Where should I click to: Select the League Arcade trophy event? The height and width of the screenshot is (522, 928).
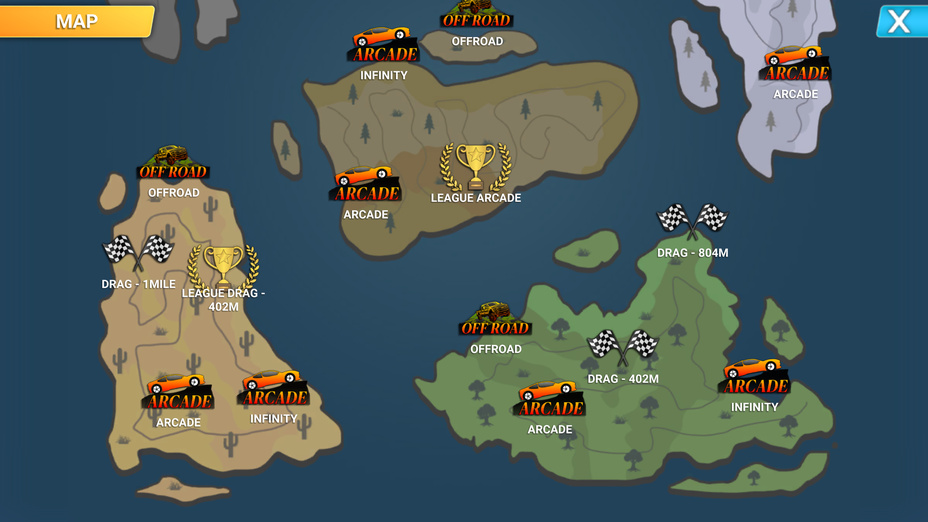pyautogui.click(x=476, y=168)
